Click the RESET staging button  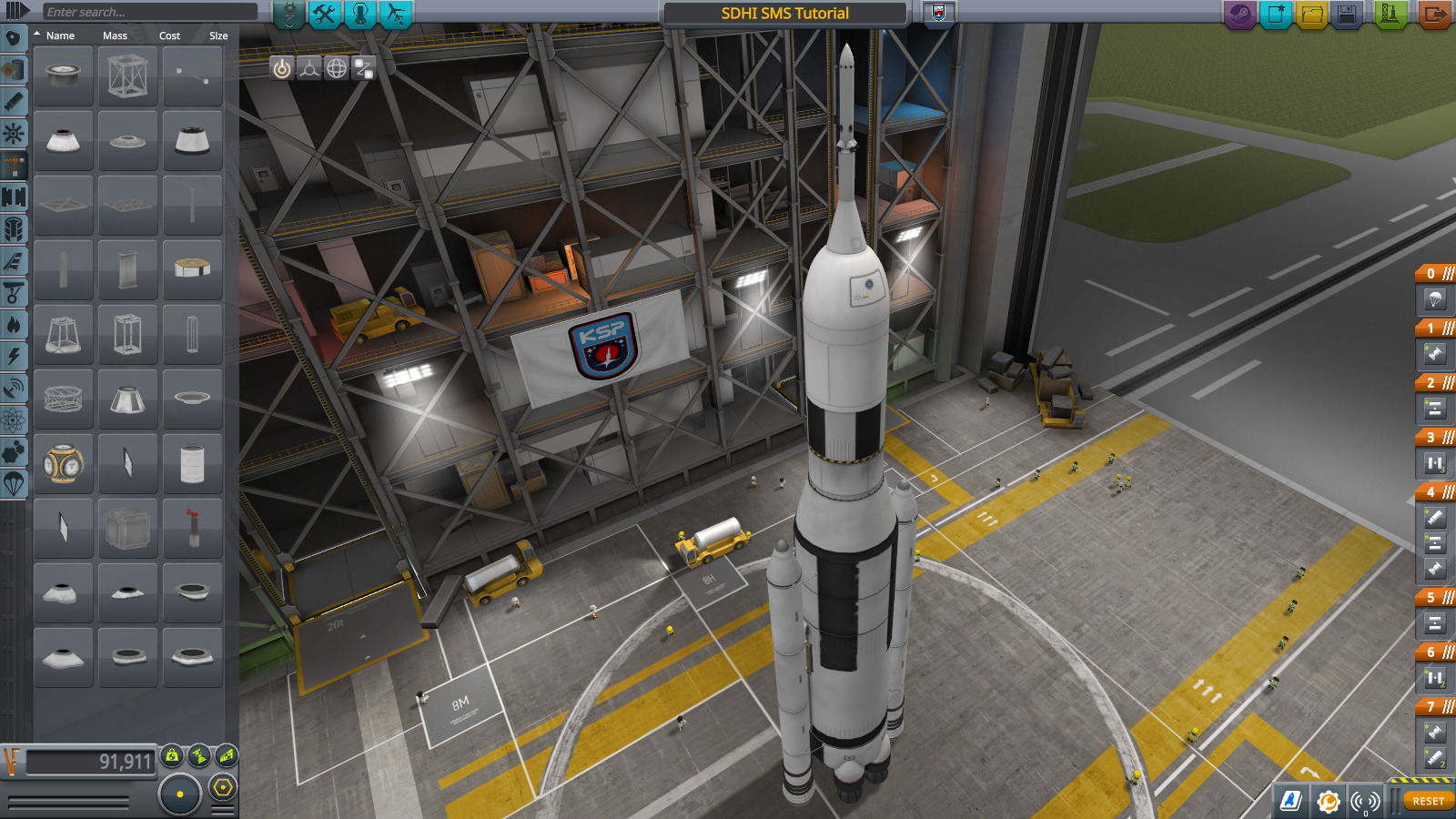click(x=1428, y=801)
